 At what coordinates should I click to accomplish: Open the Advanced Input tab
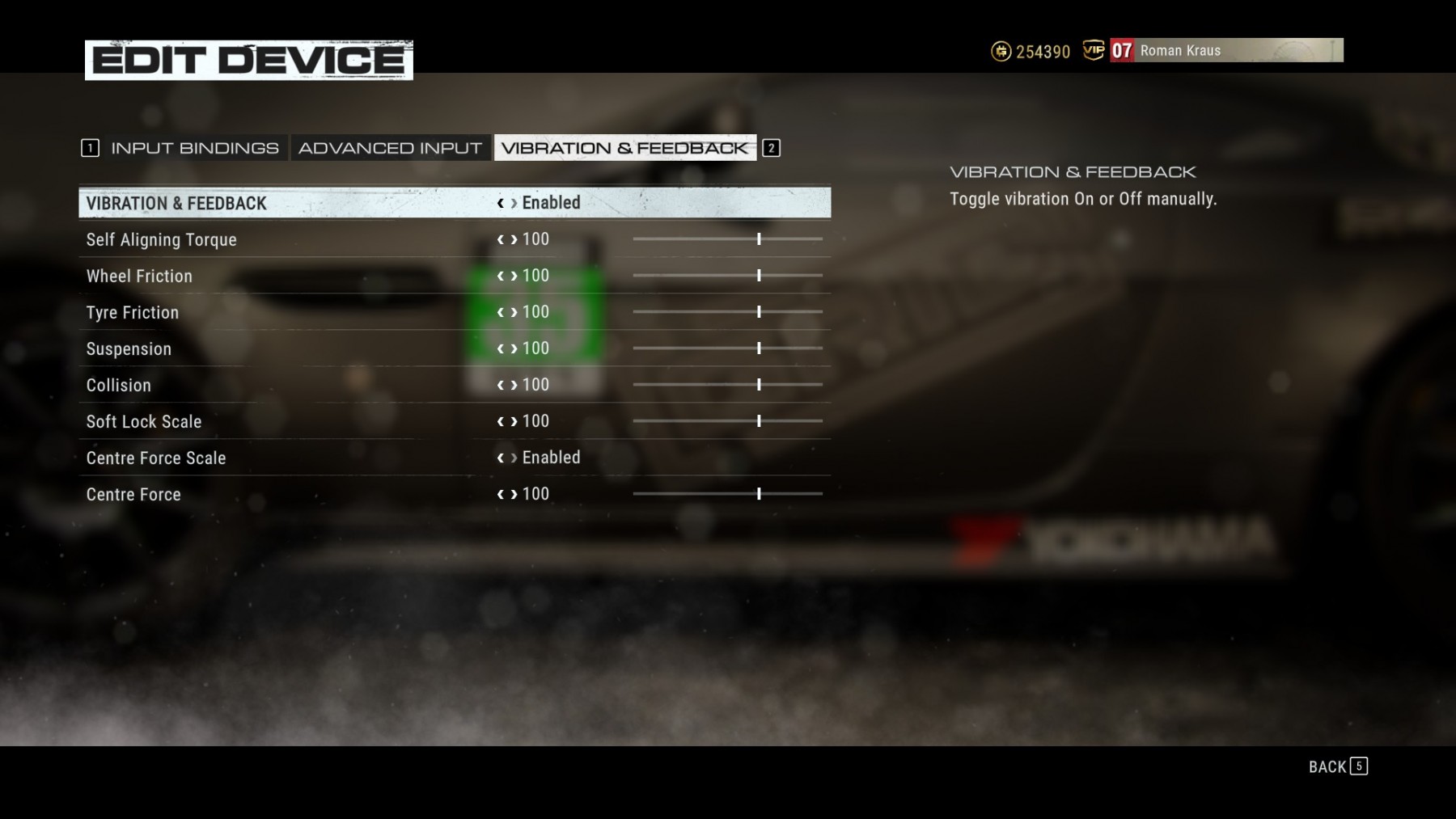tap(390, 148)
